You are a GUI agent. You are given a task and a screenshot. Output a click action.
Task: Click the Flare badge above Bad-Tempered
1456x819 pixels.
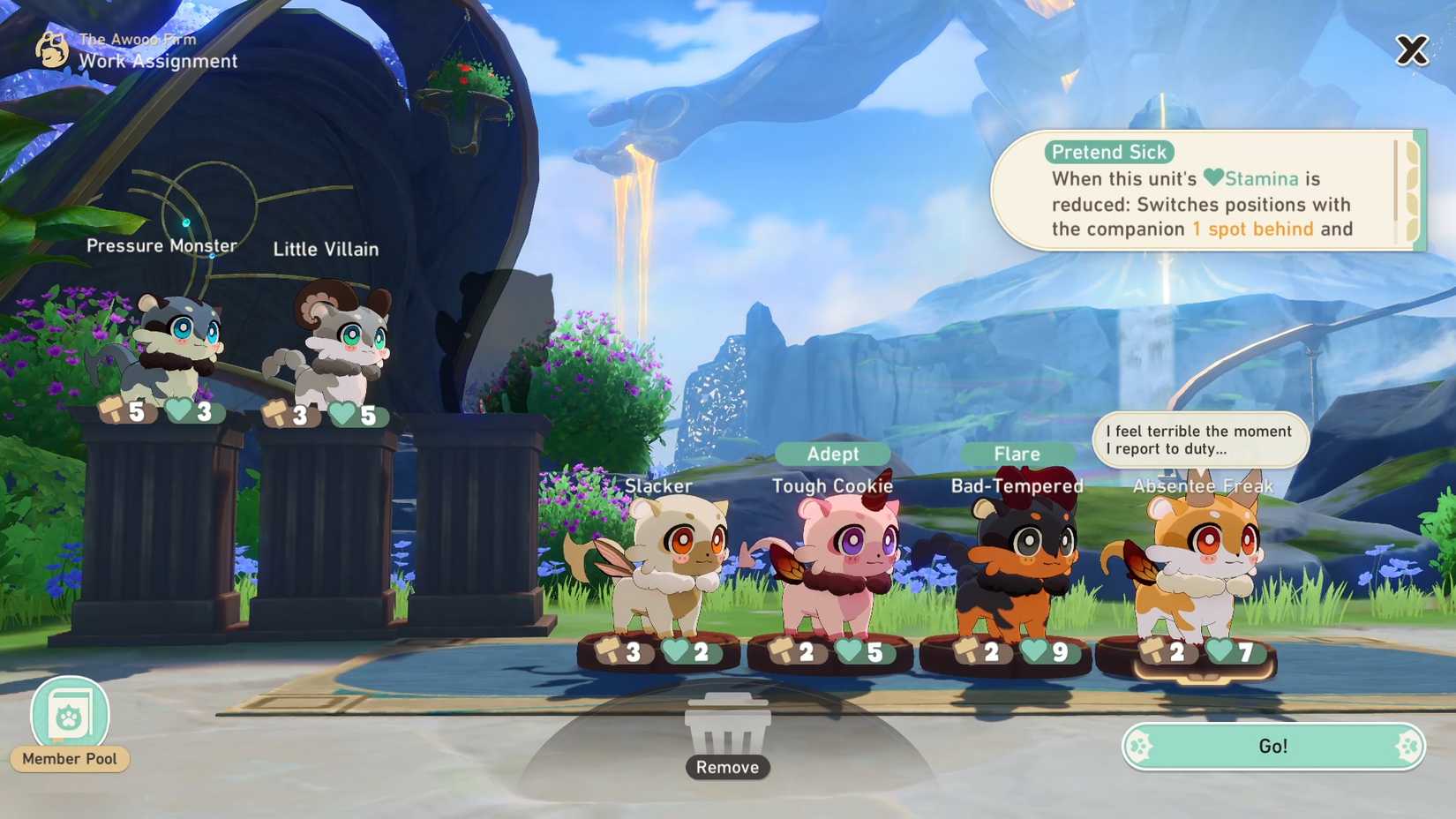point(1017,454)
